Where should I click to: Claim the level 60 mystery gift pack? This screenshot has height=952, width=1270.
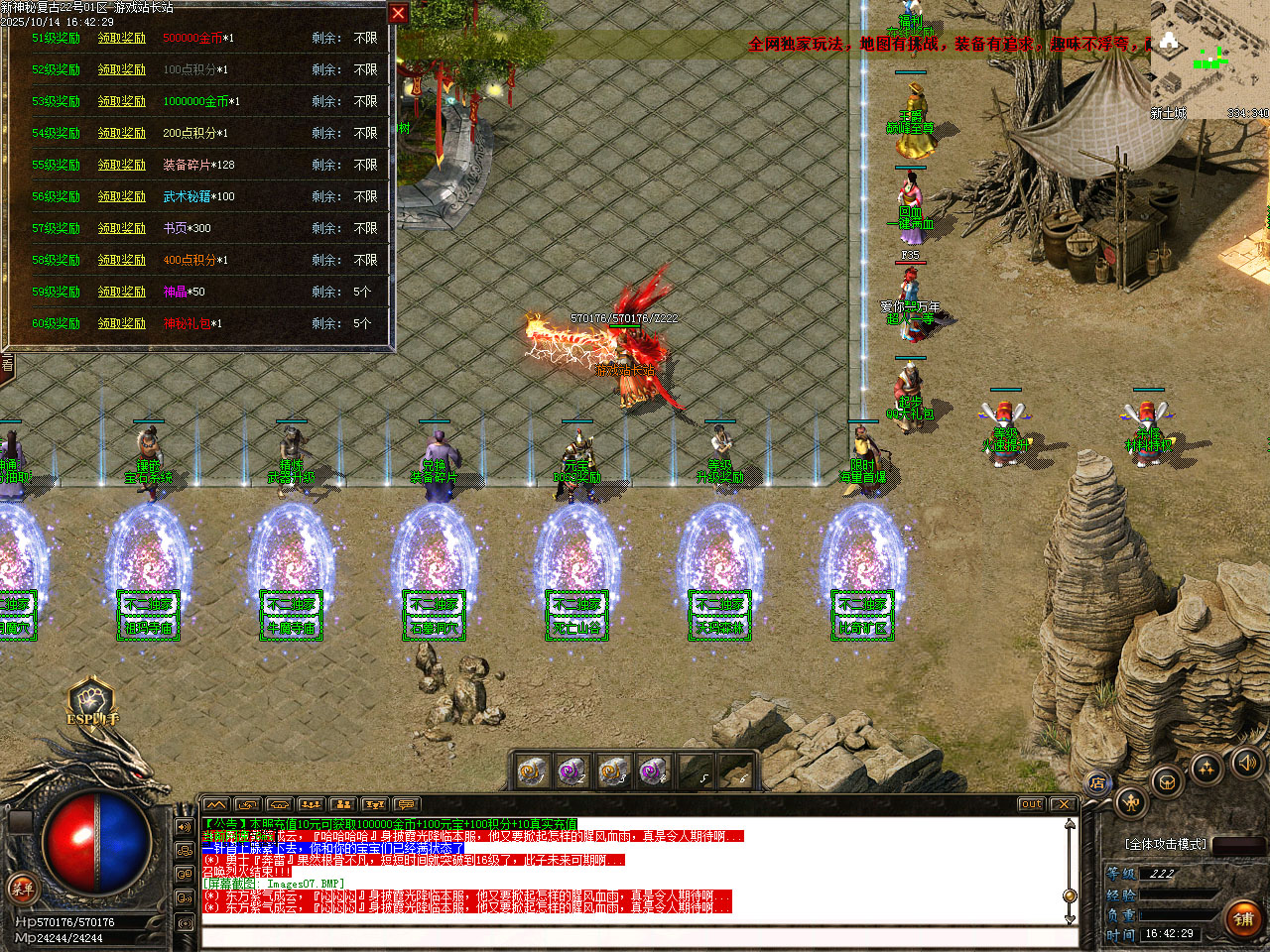121,323
